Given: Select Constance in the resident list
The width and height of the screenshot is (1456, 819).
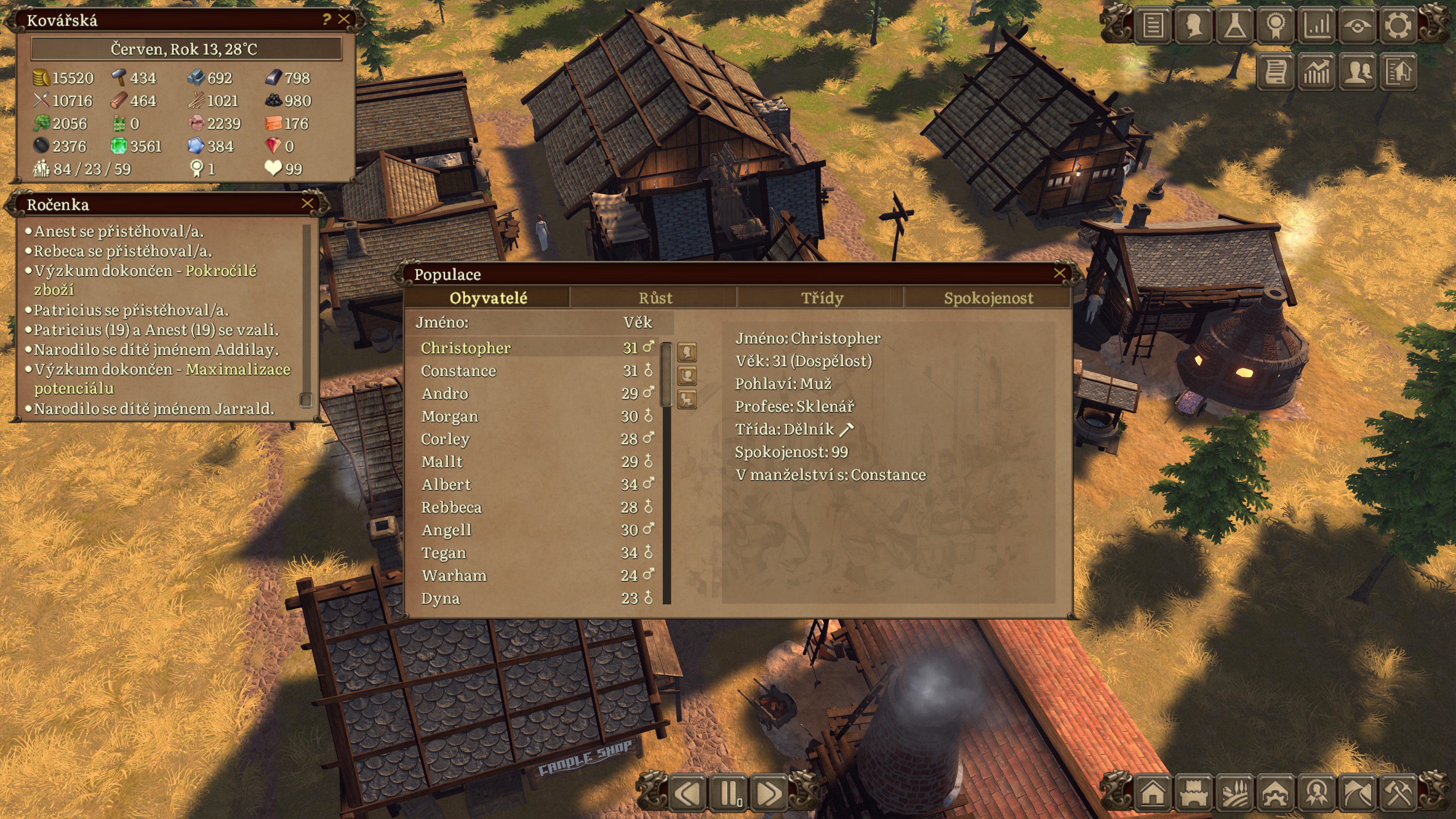Looking at the screenshot, I should click(x=458, y=371).
